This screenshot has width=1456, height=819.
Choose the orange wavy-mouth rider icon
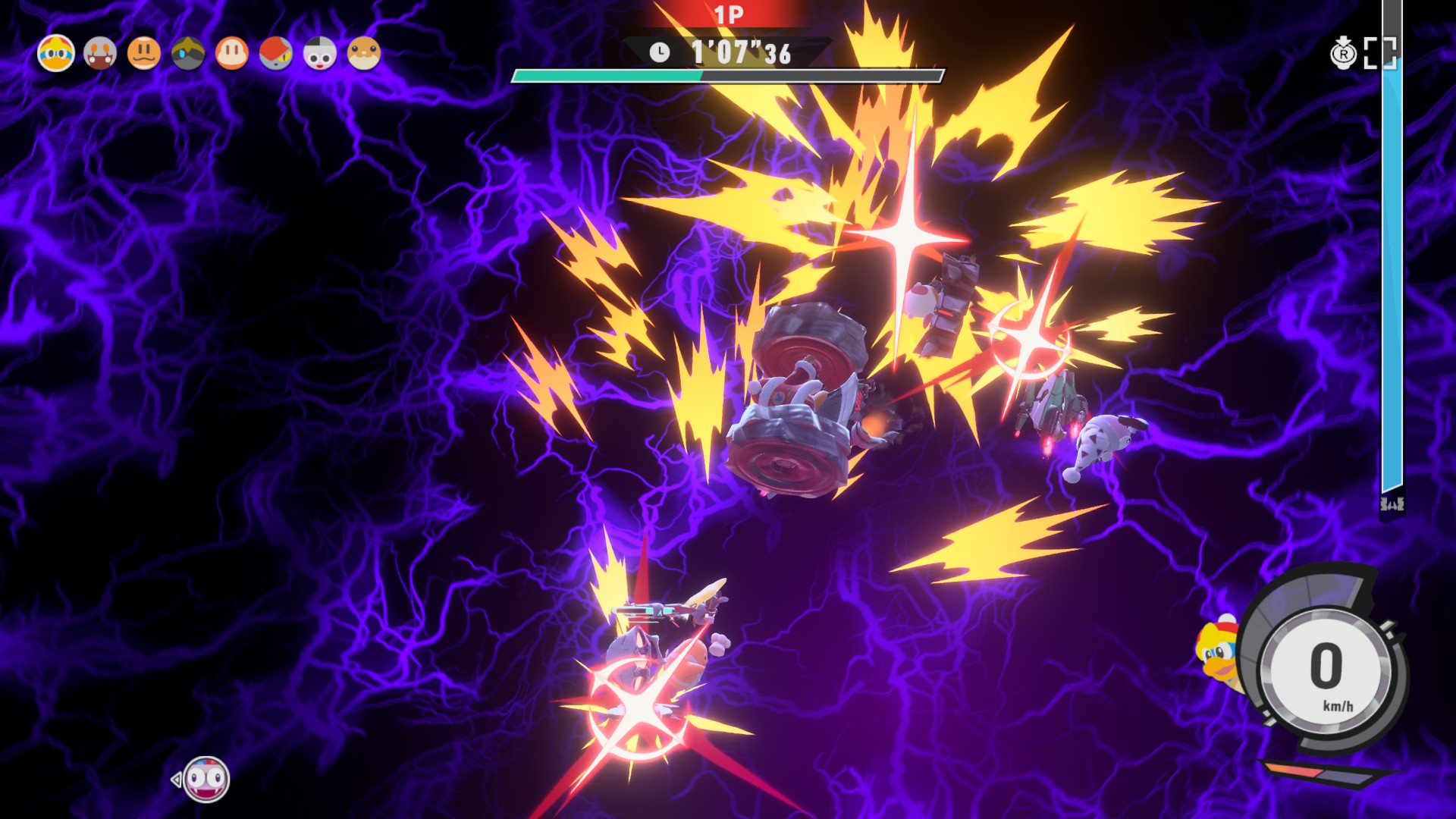point(144,54)
